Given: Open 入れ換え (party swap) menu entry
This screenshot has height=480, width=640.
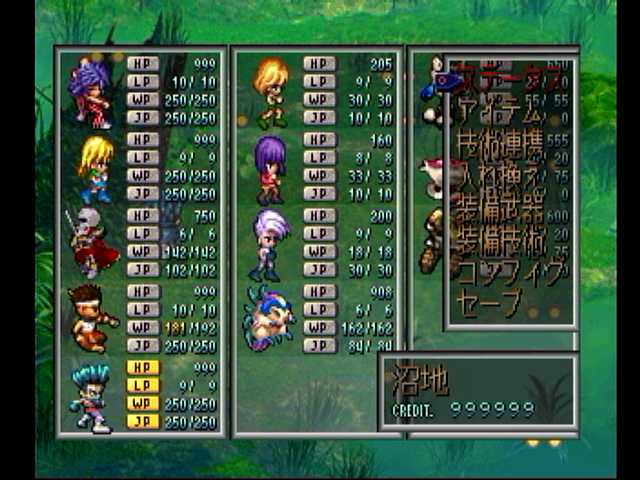Looking at the screenshot, I should pyautogui.click(x=500, y=178).
